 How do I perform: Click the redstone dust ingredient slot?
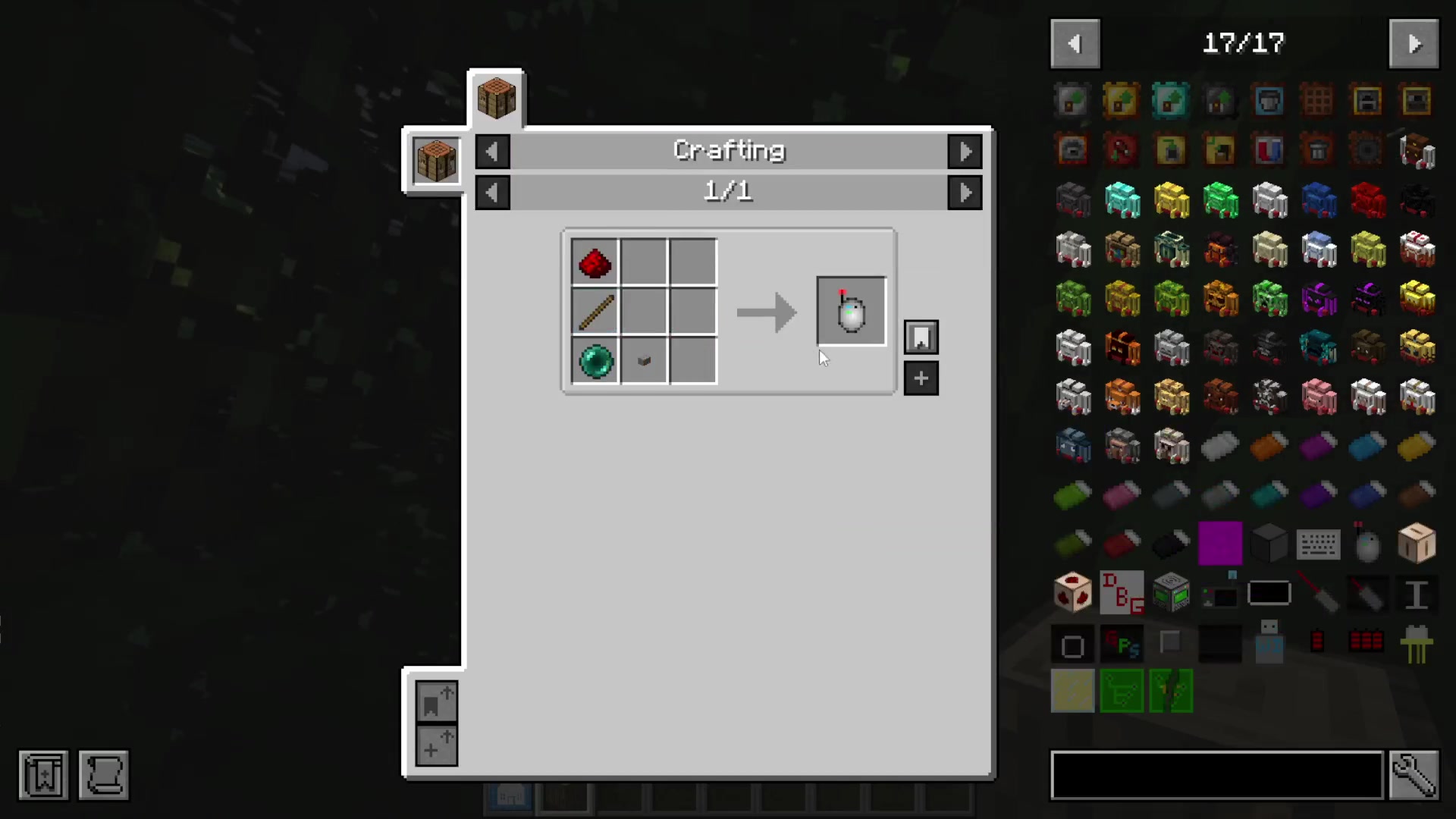[595, 263]
